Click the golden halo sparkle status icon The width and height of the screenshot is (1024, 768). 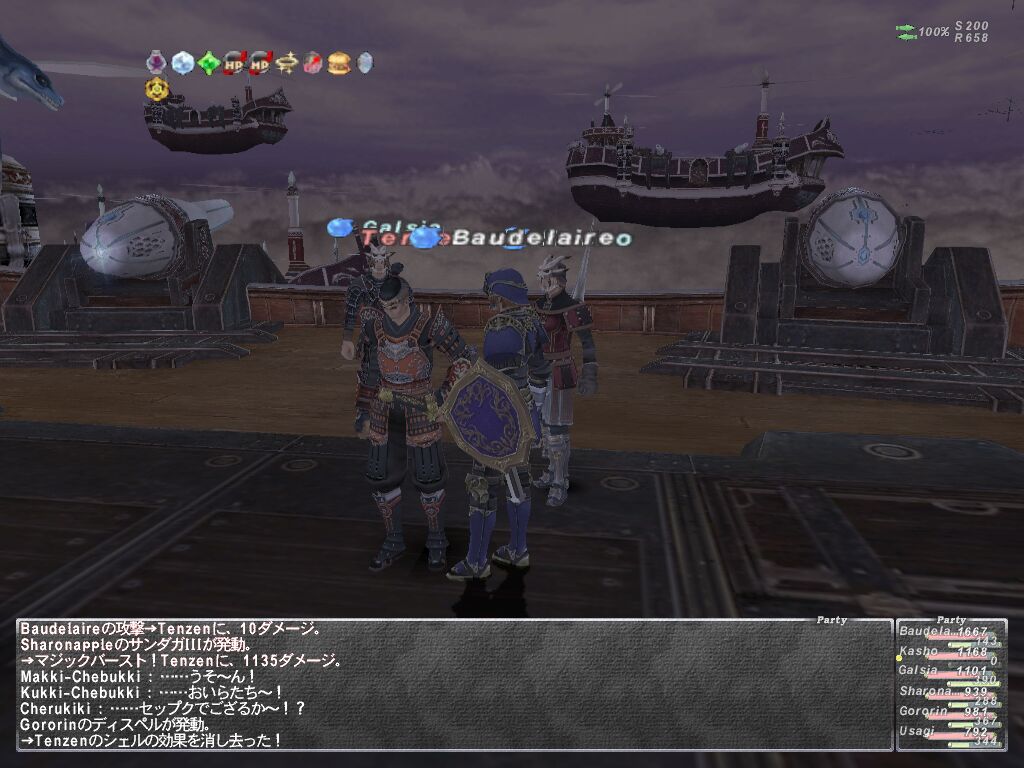287,63
